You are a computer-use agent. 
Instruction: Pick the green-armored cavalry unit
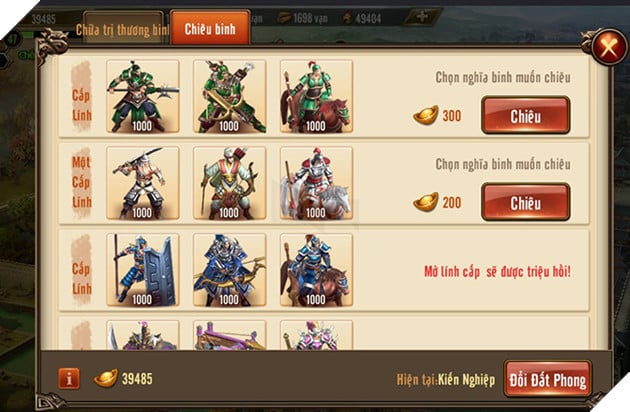tap(315, 97)
